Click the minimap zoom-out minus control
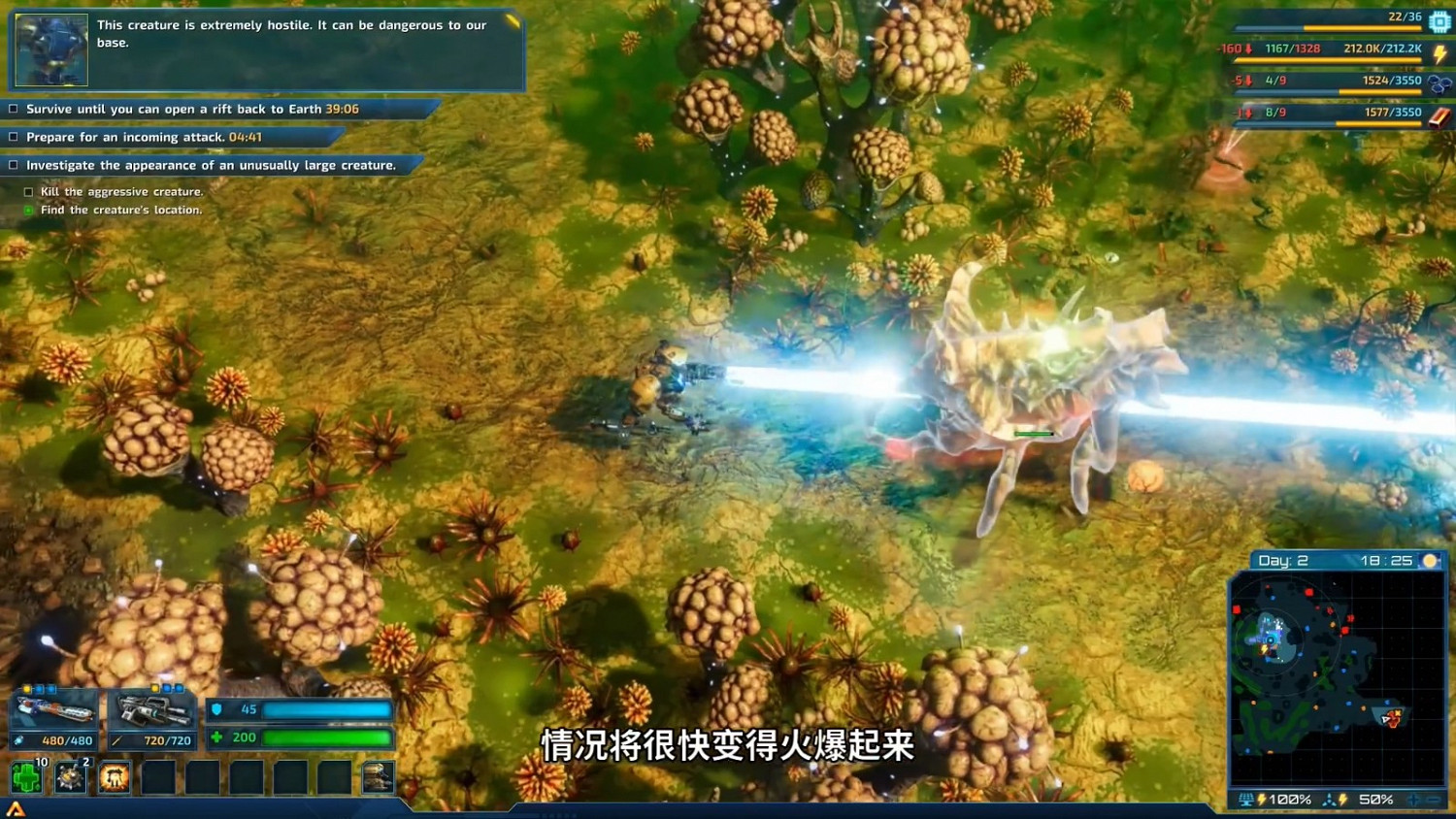Screen dimensions: 1456x819 1435,801
